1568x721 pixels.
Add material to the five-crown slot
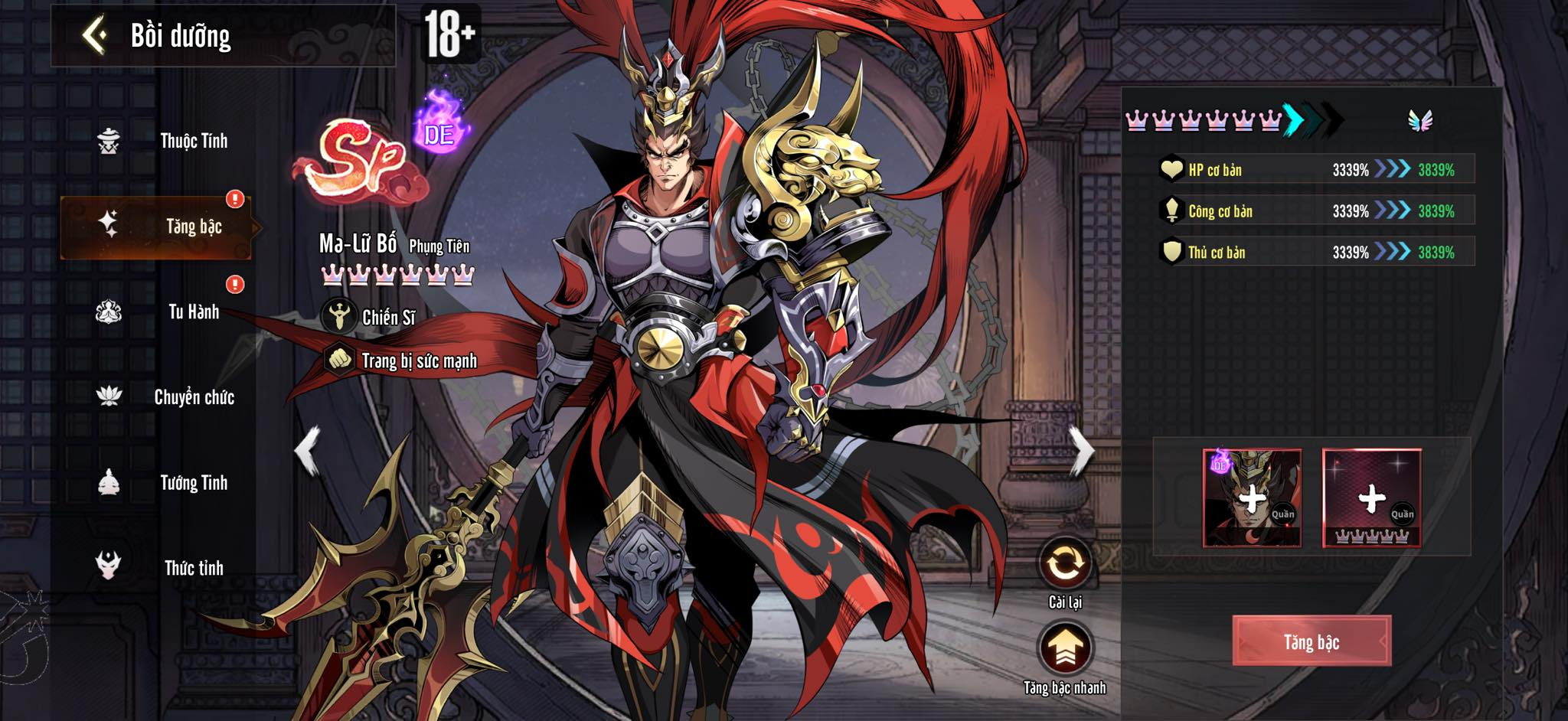(x=1371, y=498)
